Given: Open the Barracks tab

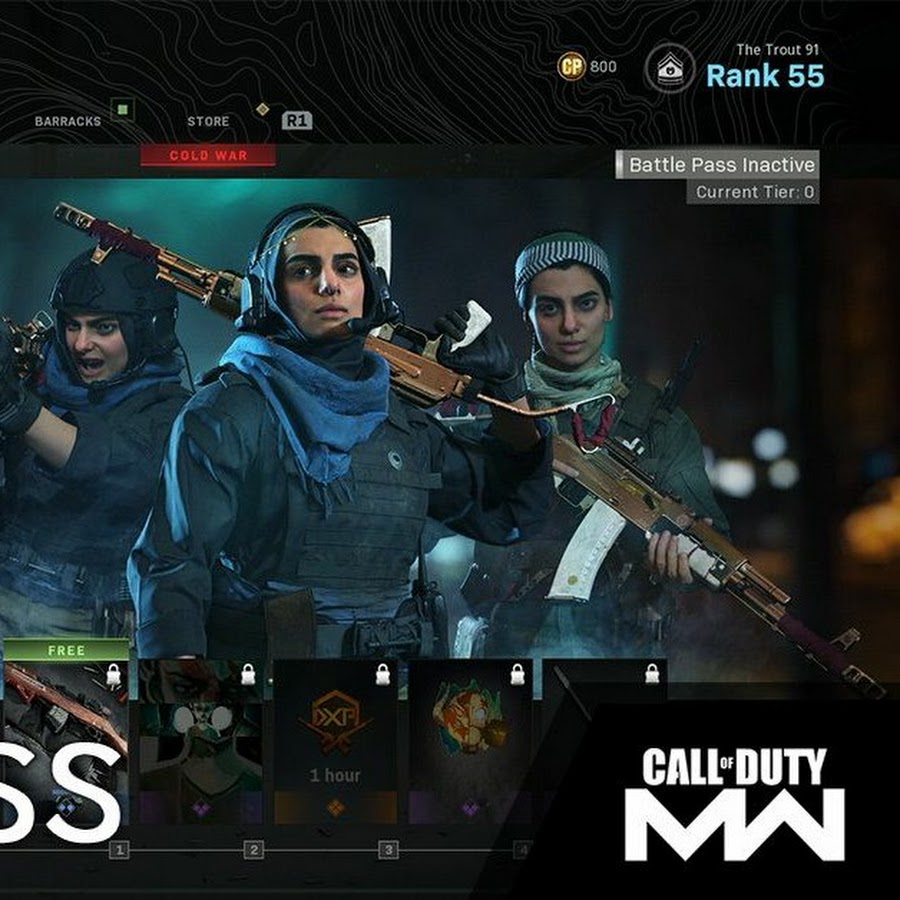Looking at the screenshot, I should pyautogui.click(x=68, y=121).
